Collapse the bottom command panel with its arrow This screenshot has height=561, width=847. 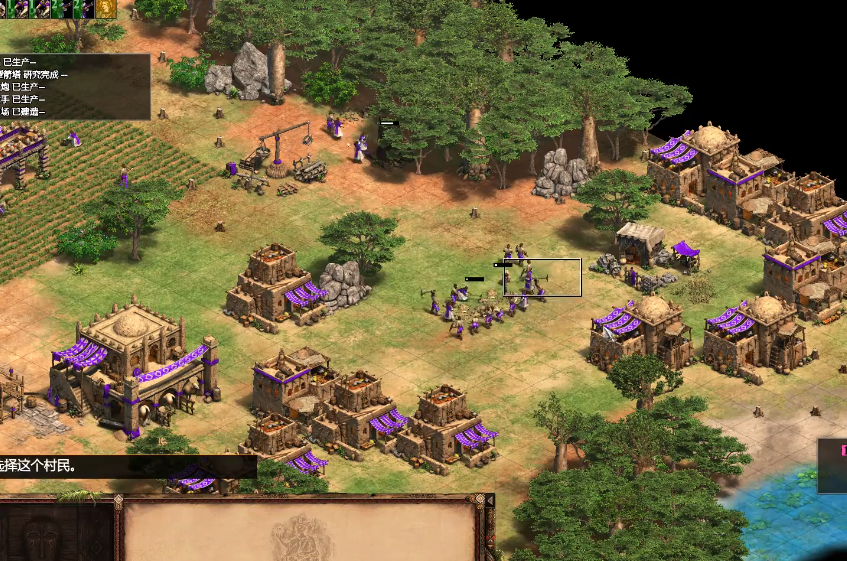point(489,500)
